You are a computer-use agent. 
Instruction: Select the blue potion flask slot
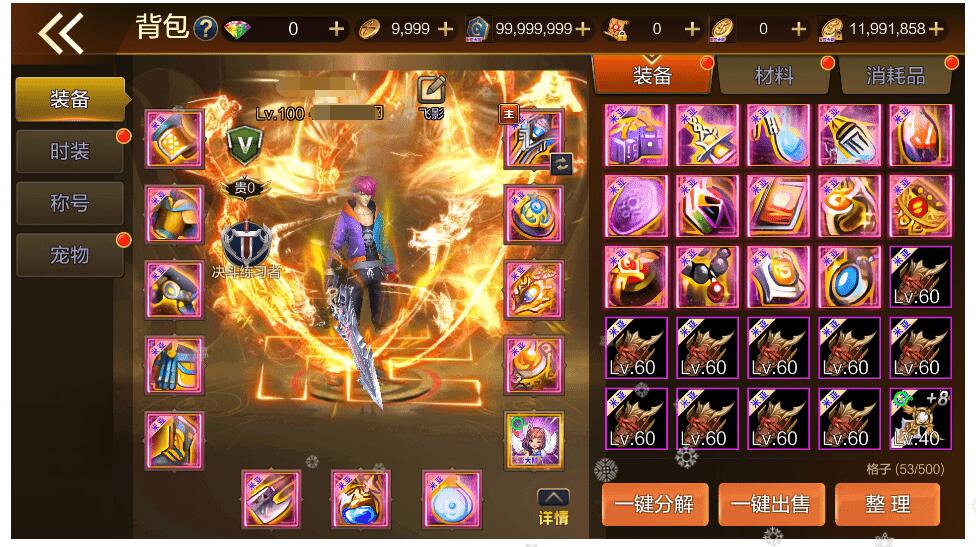361,499
